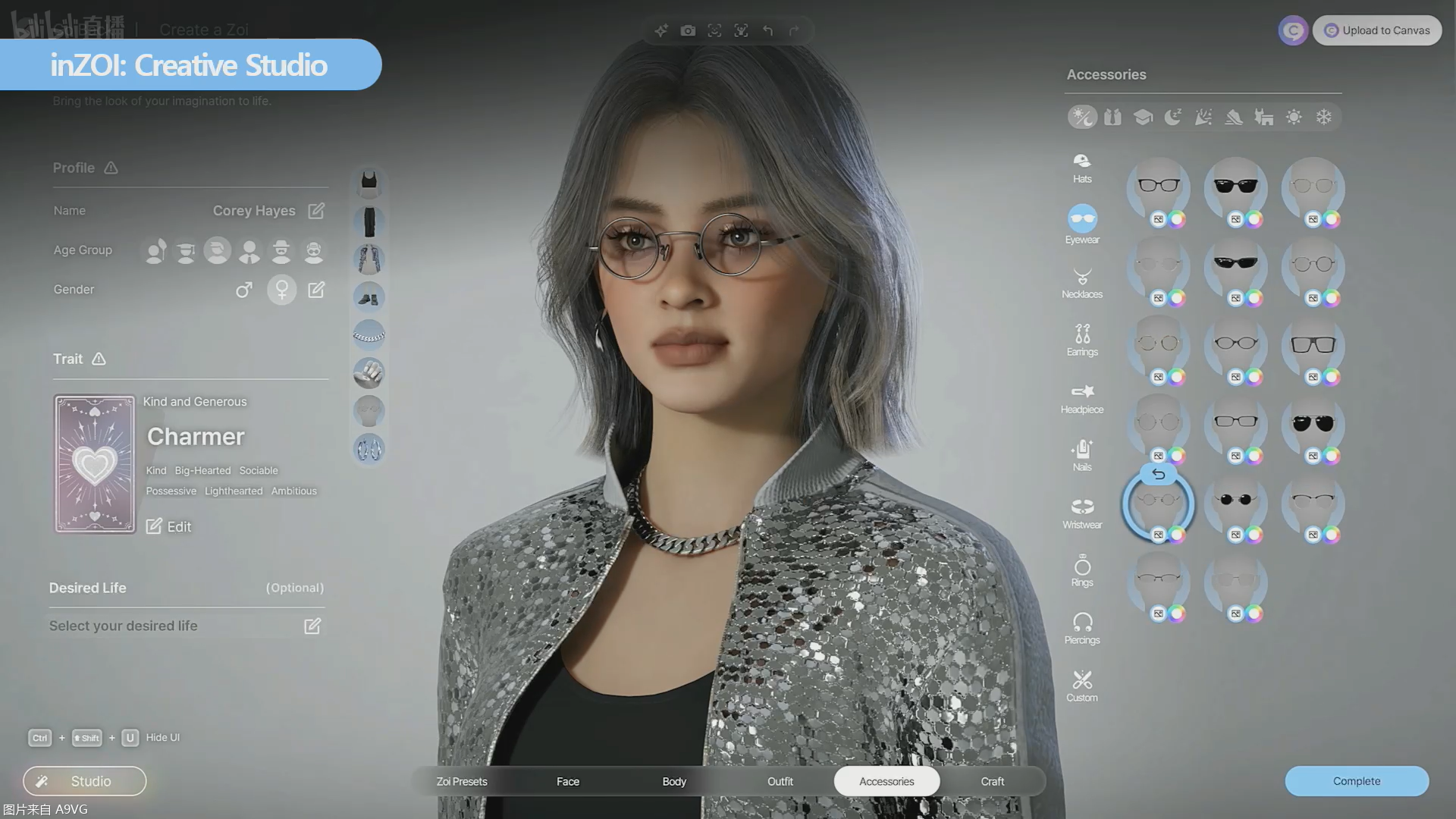
Task: Open the Body tab
Action: point(674,781)
